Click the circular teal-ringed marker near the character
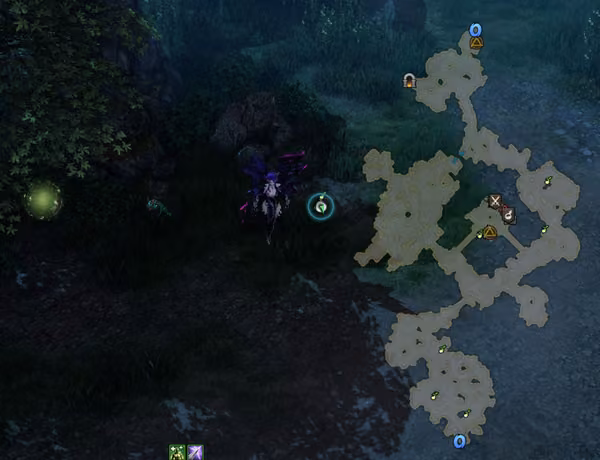The image size is (600, 460). [321, 206]
